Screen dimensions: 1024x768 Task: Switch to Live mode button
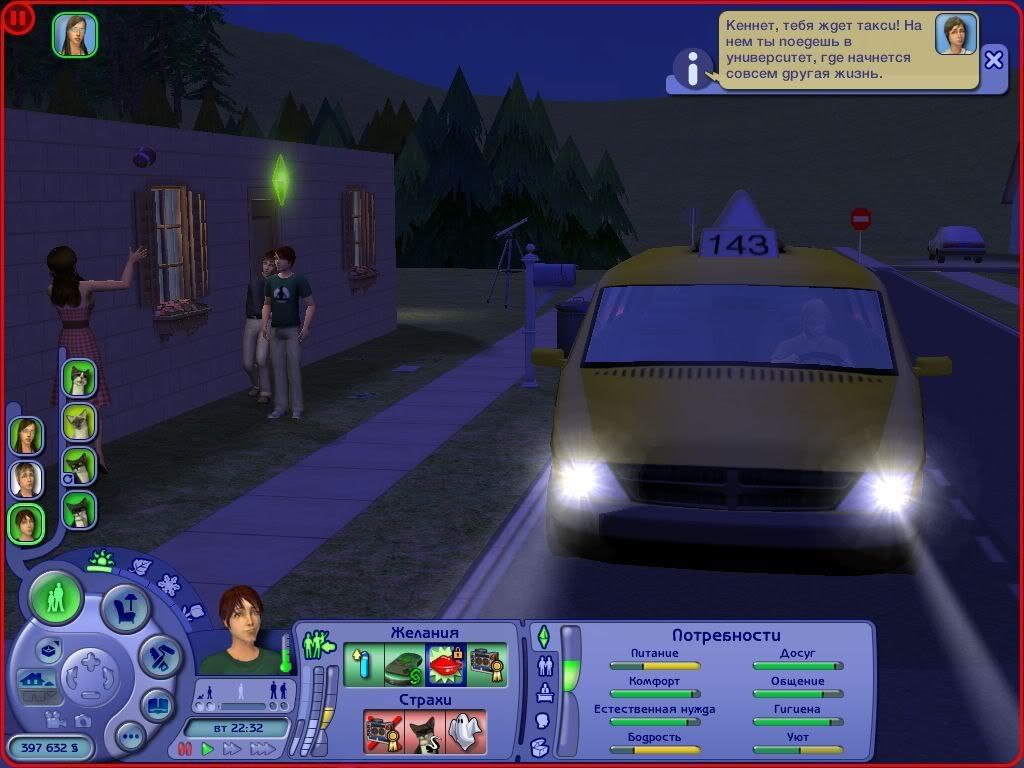click(x=56, y=598)
